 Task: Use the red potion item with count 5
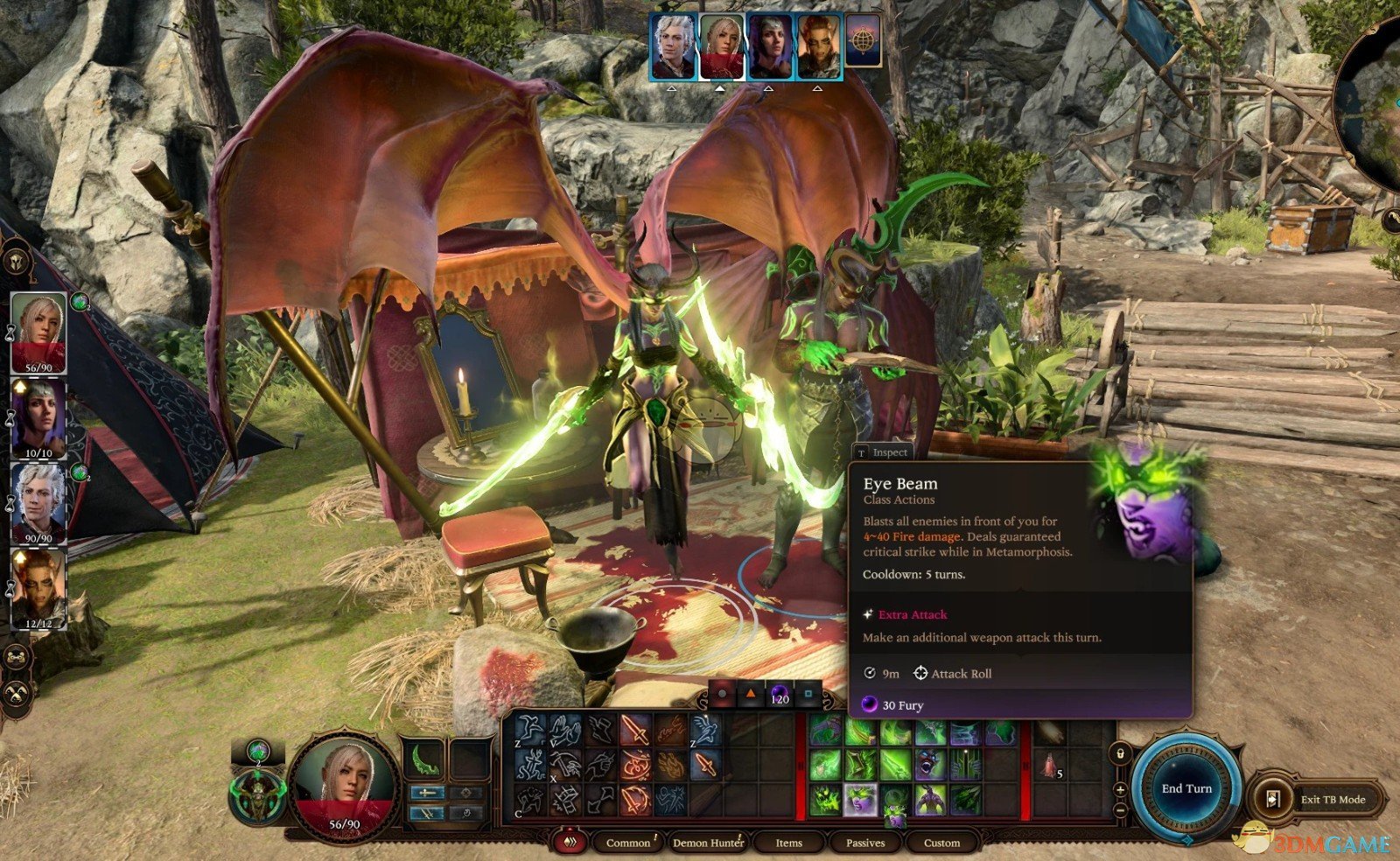point(1048,767)
